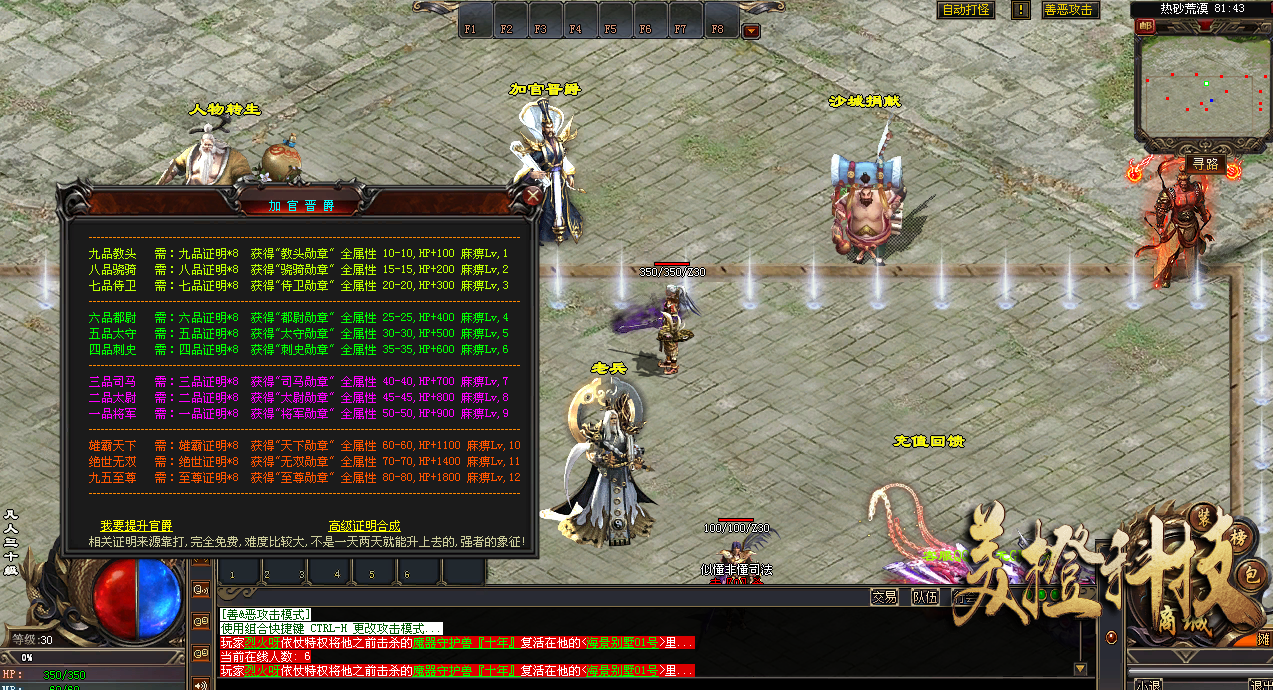The height and width of the screenshot is (690, 1273).
Task: Toggle the speaker sound icon beside chat
Action: click(x=201, y=684)
